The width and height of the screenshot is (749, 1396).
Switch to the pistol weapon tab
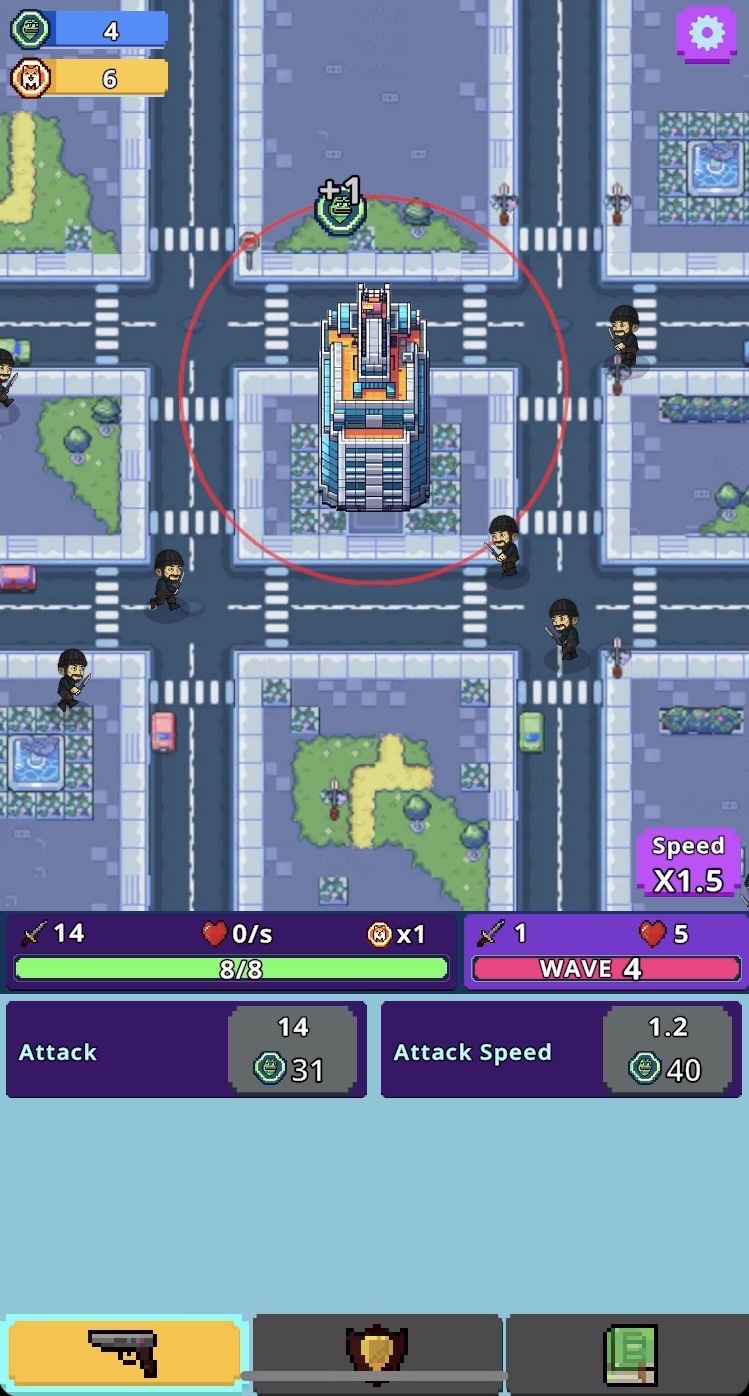point(124,1353)
